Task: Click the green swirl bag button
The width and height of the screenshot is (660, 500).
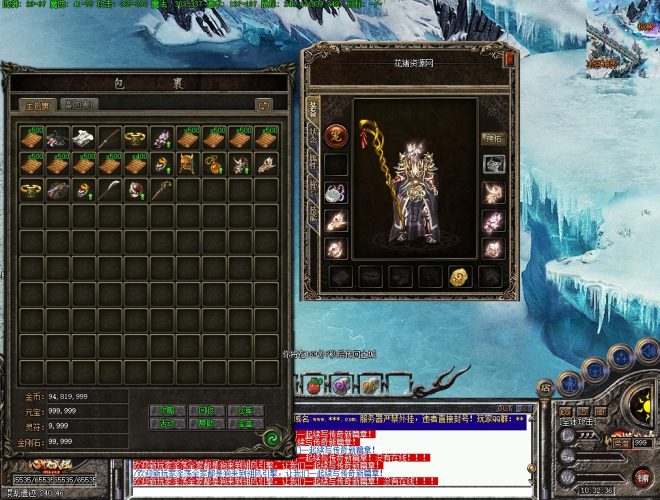Action: [270, 436]
